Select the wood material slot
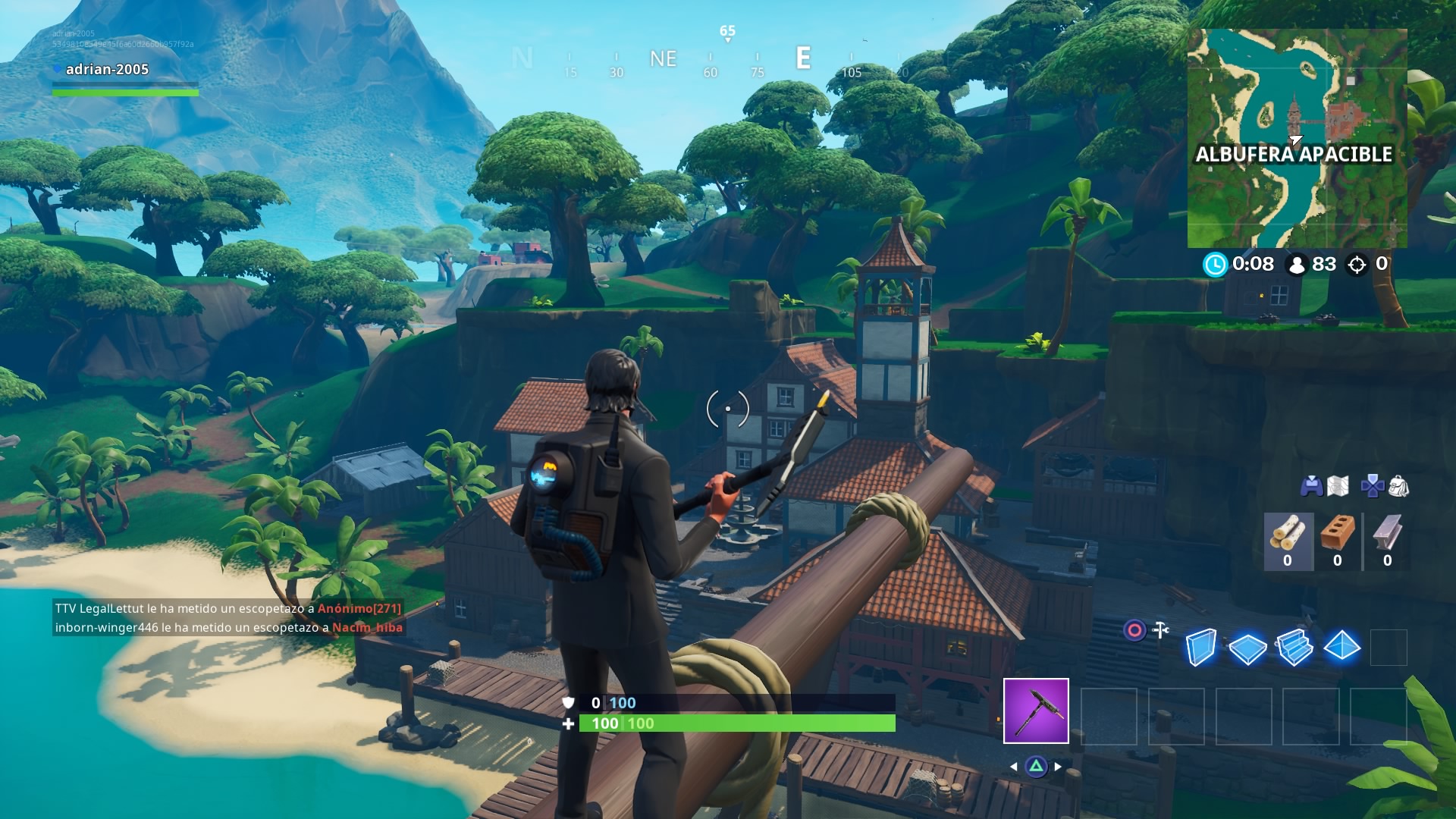Screen dimensions: 1456x819 [x=1288, y=541]
